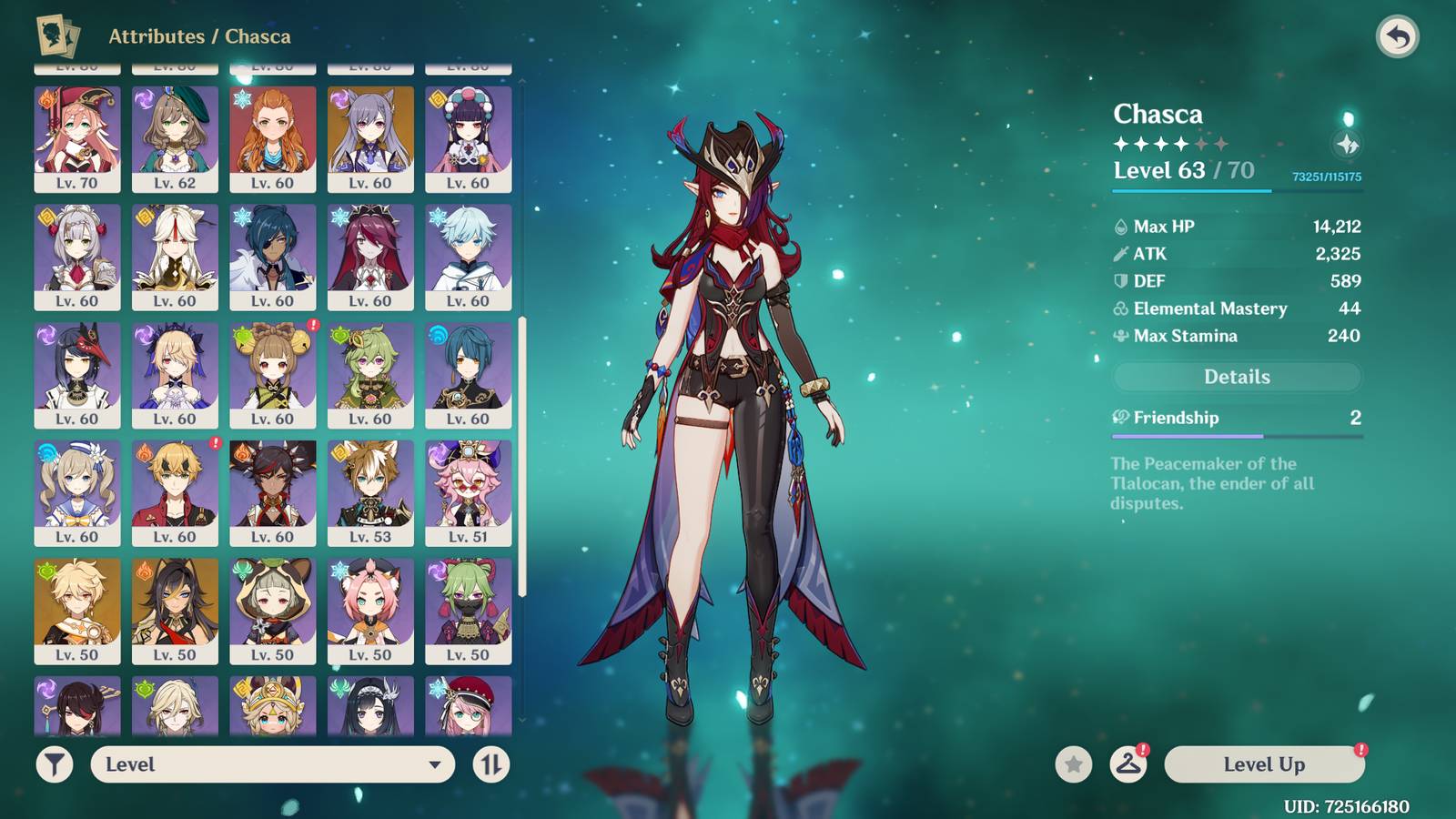
Task: Choose Kaeya with the eyepatch
Action: pyautogui.click(x=273, y=257)
